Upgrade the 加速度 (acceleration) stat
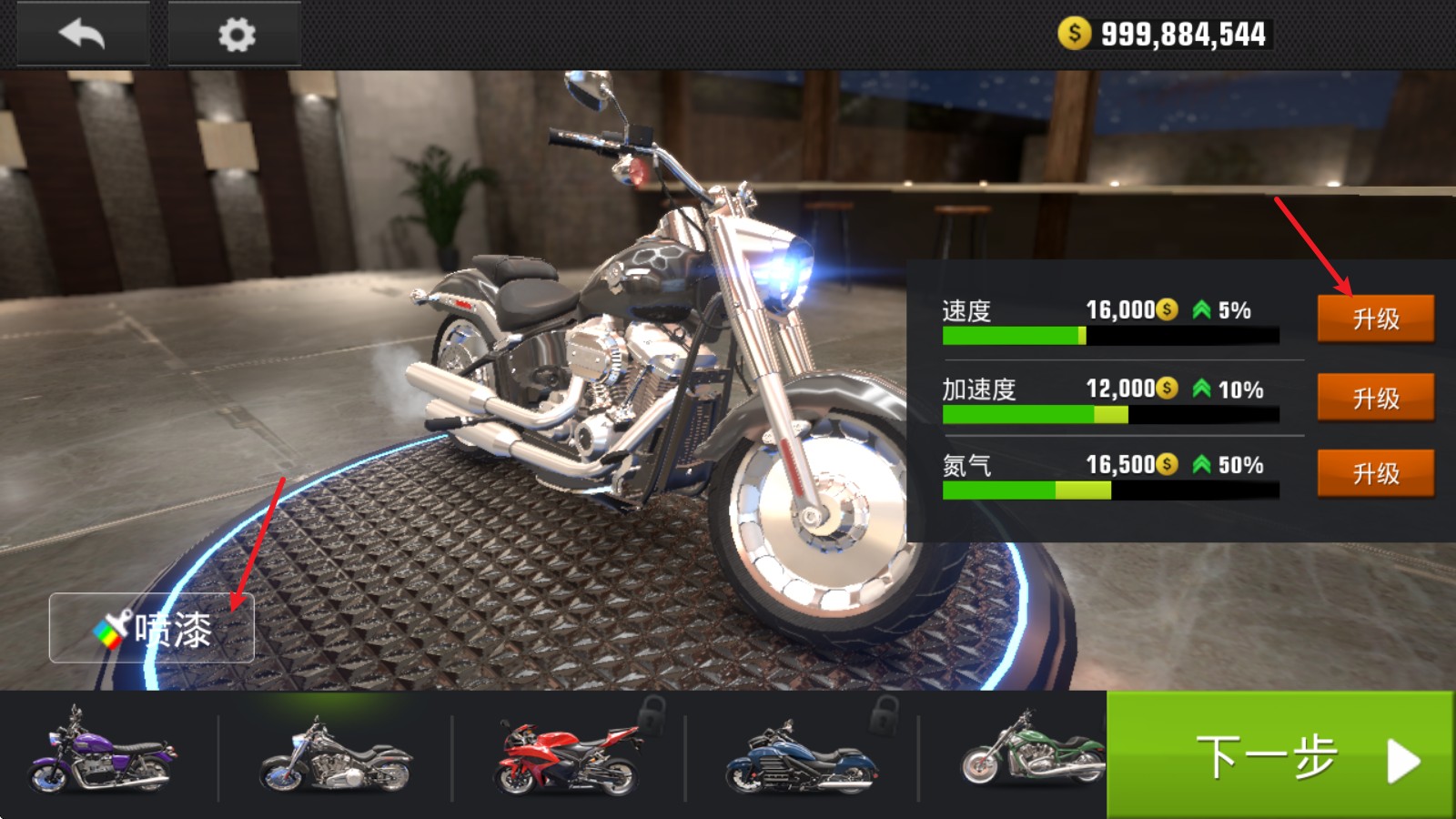Screen dimensions: 1456x819 click(1375, 398)
